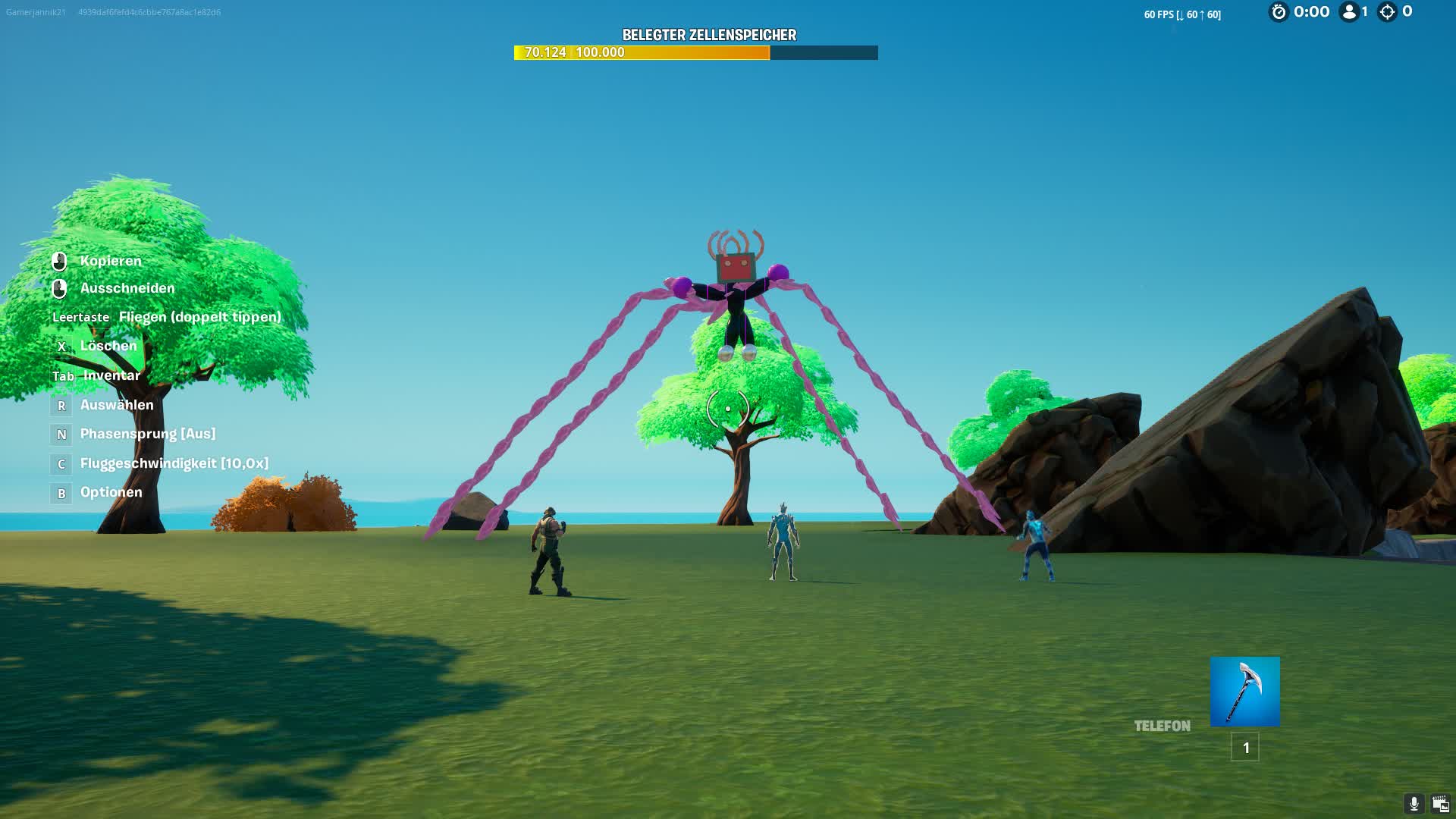1456x819 pixels.
Task: Click the Ausschneiden action label
Action: point(127,288)
